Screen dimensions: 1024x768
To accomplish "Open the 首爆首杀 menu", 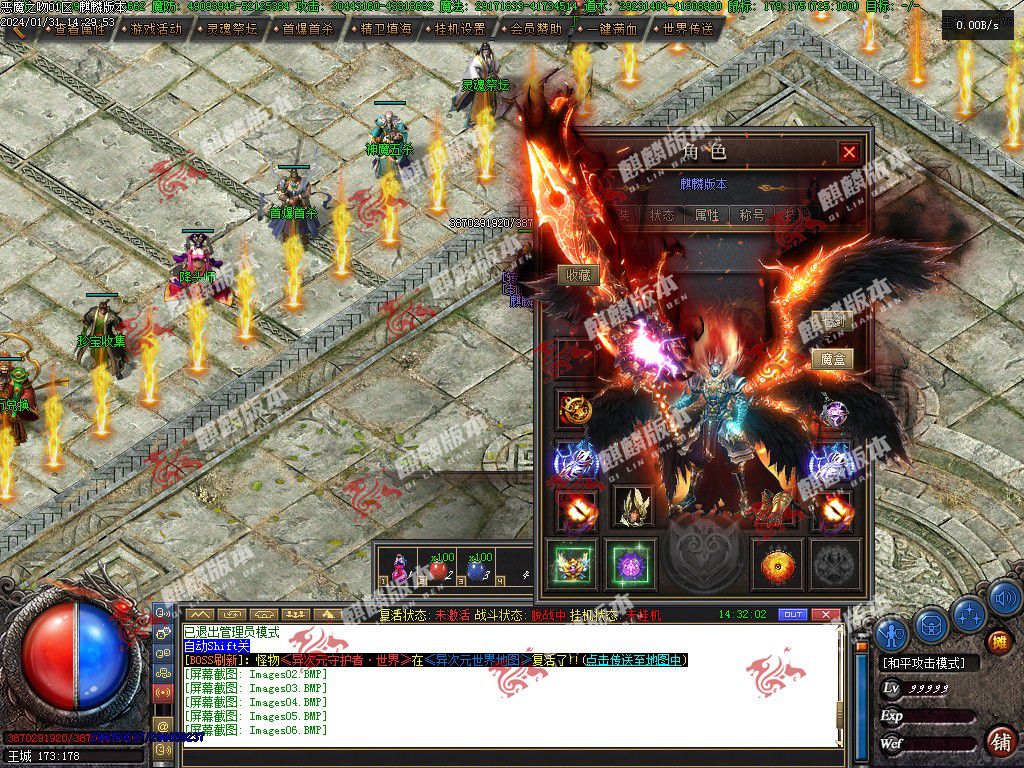I will click(307, 29).
